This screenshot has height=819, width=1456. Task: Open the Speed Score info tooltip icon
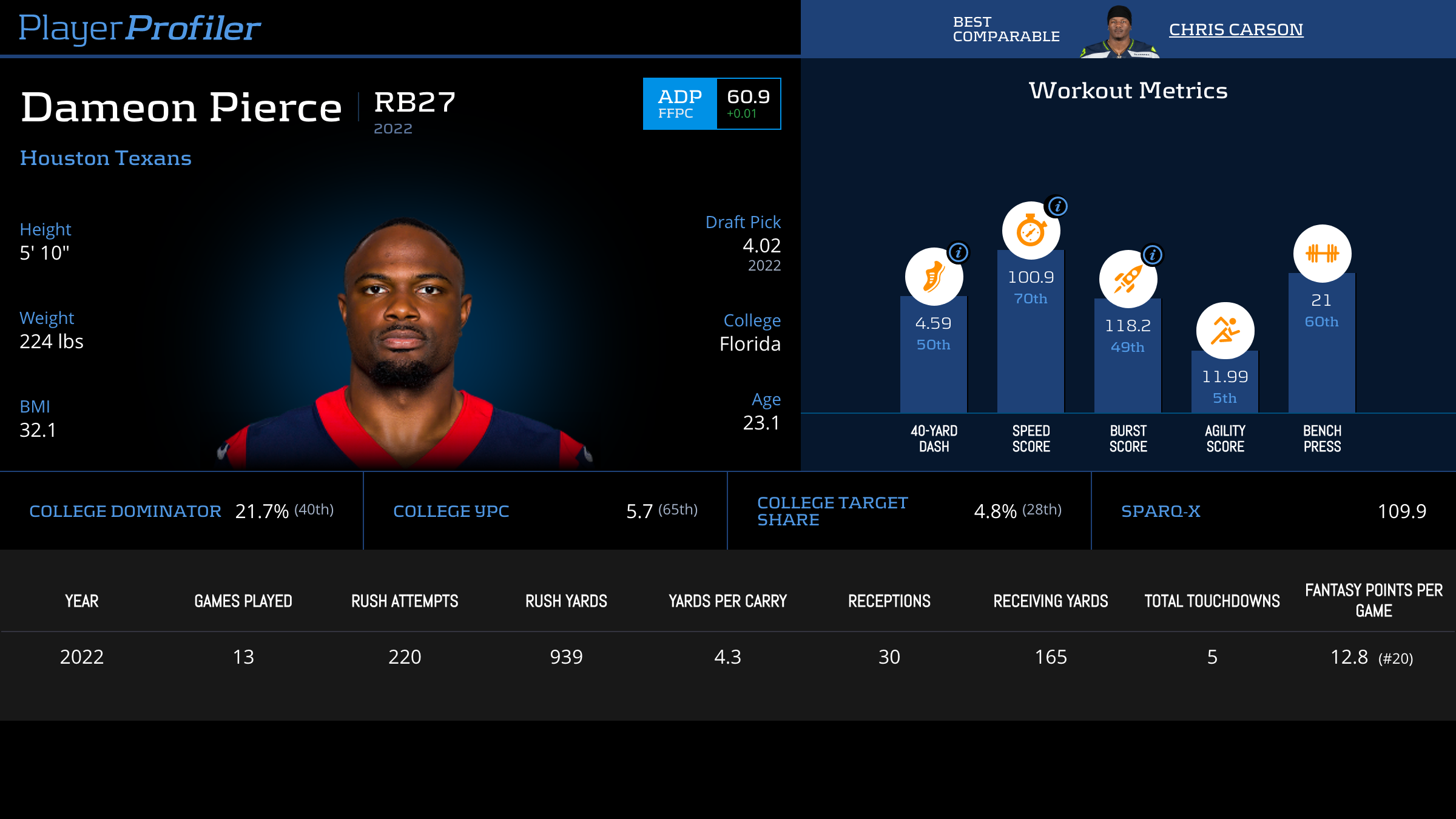(x=1058, y=206)
